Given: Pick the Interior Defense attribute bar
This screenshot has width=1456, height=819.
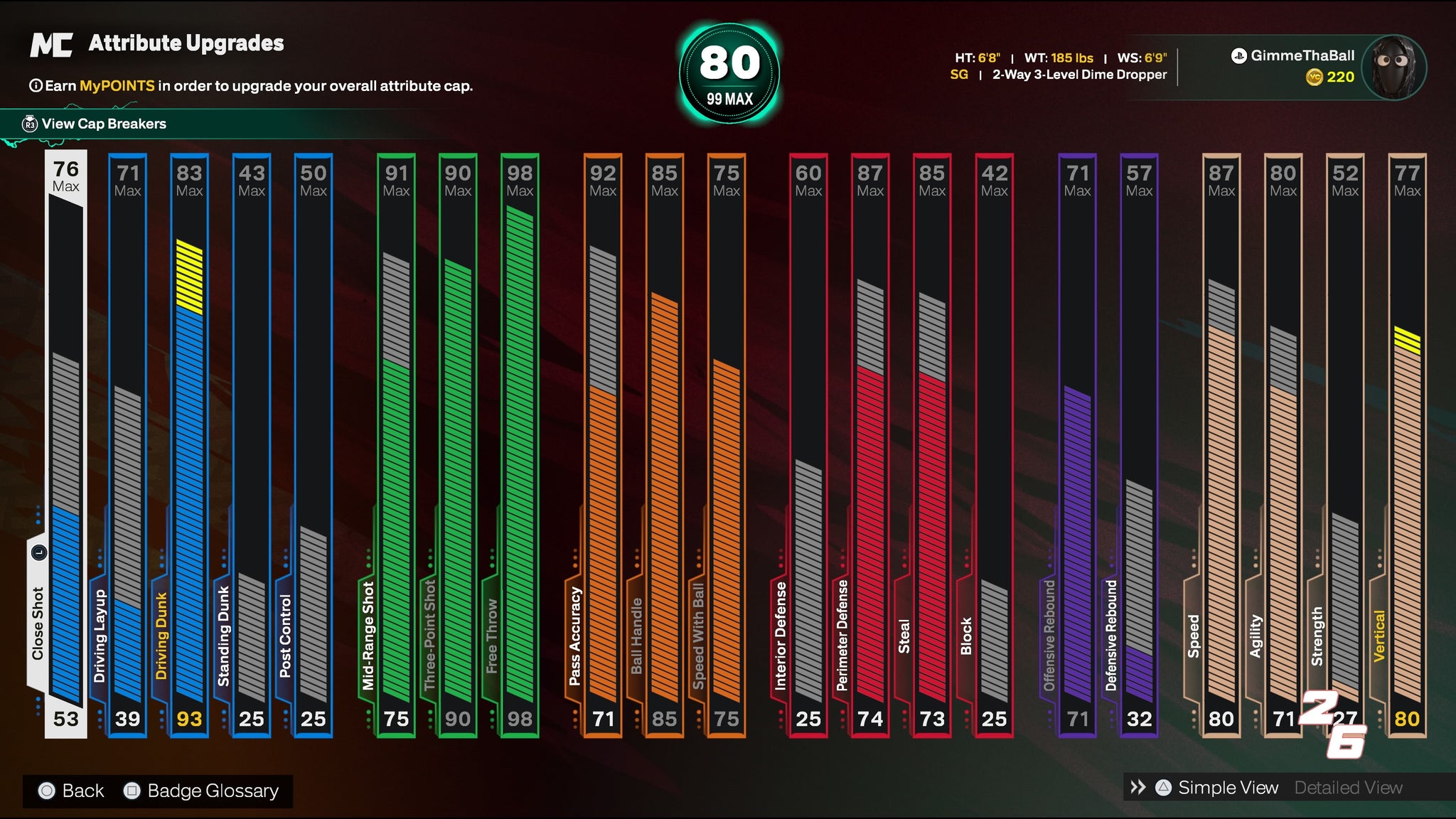Looking at the screenshot, I should [808, 444].
